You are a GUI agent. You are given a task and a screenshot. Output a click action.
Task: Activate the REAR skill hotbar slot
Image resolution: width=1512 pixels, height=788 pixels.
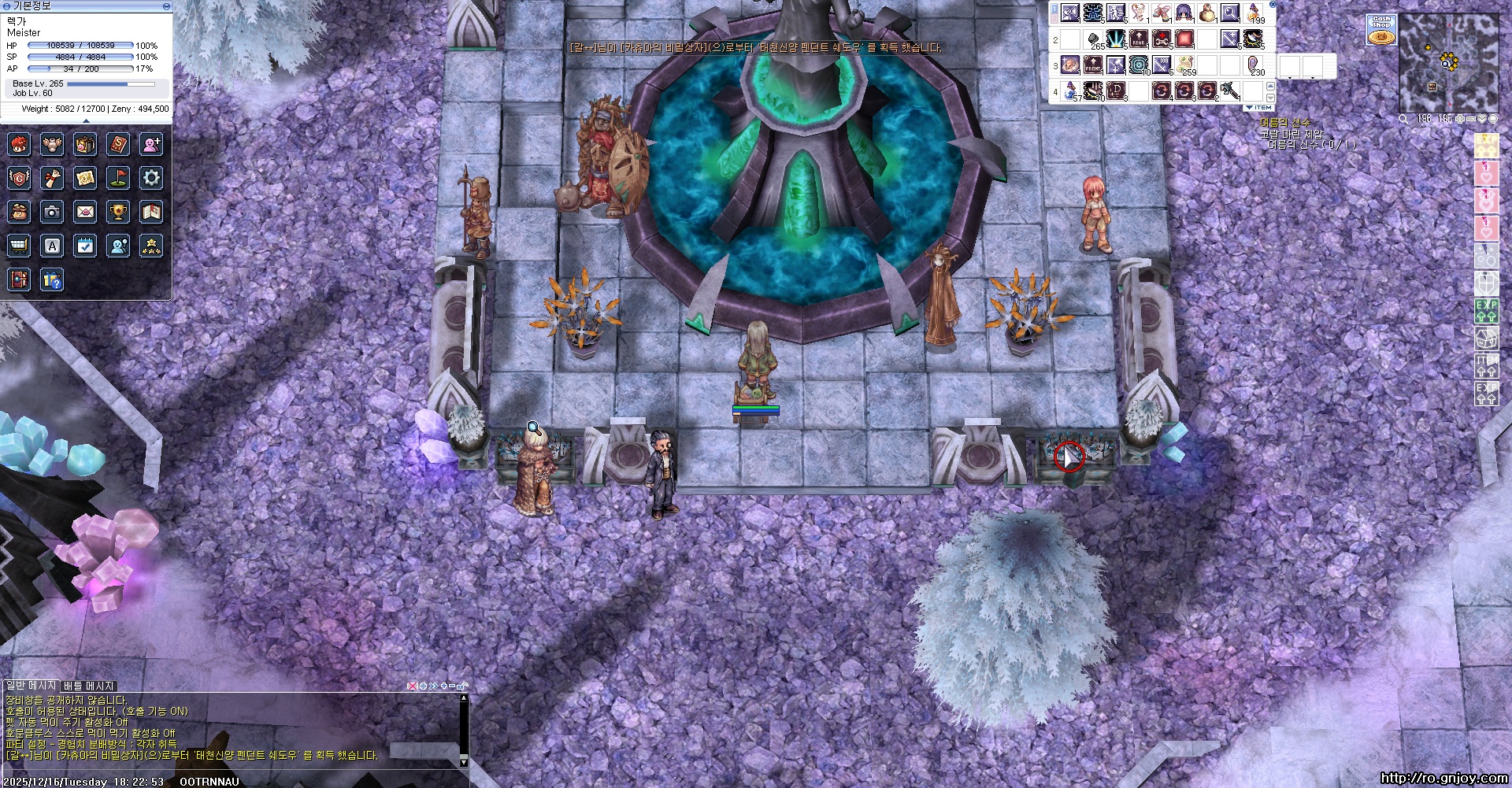point(1139,39)
